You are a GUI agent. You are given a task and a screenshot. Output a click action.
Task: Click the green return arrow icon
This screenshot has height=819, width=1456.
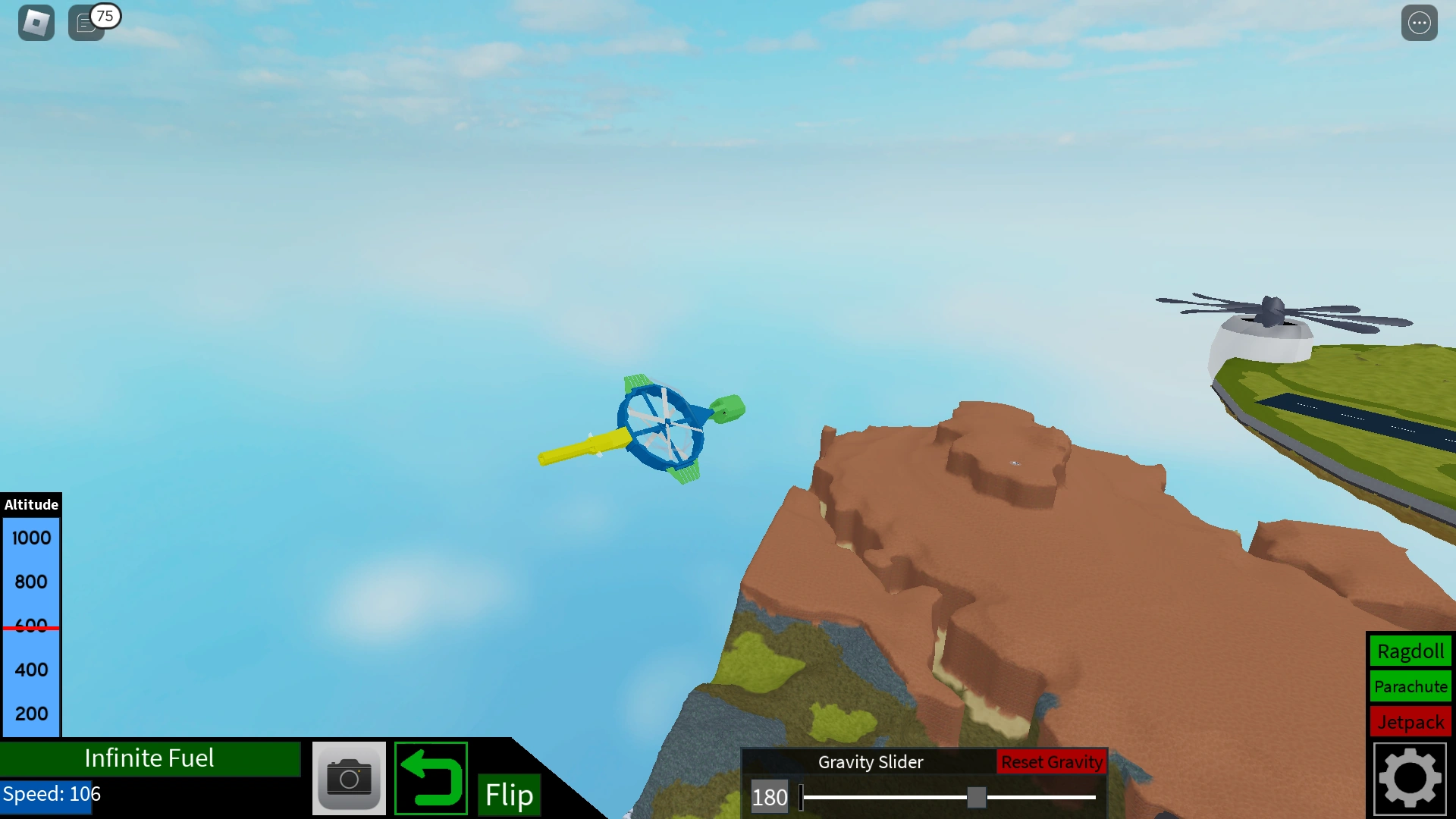point(430,778)
